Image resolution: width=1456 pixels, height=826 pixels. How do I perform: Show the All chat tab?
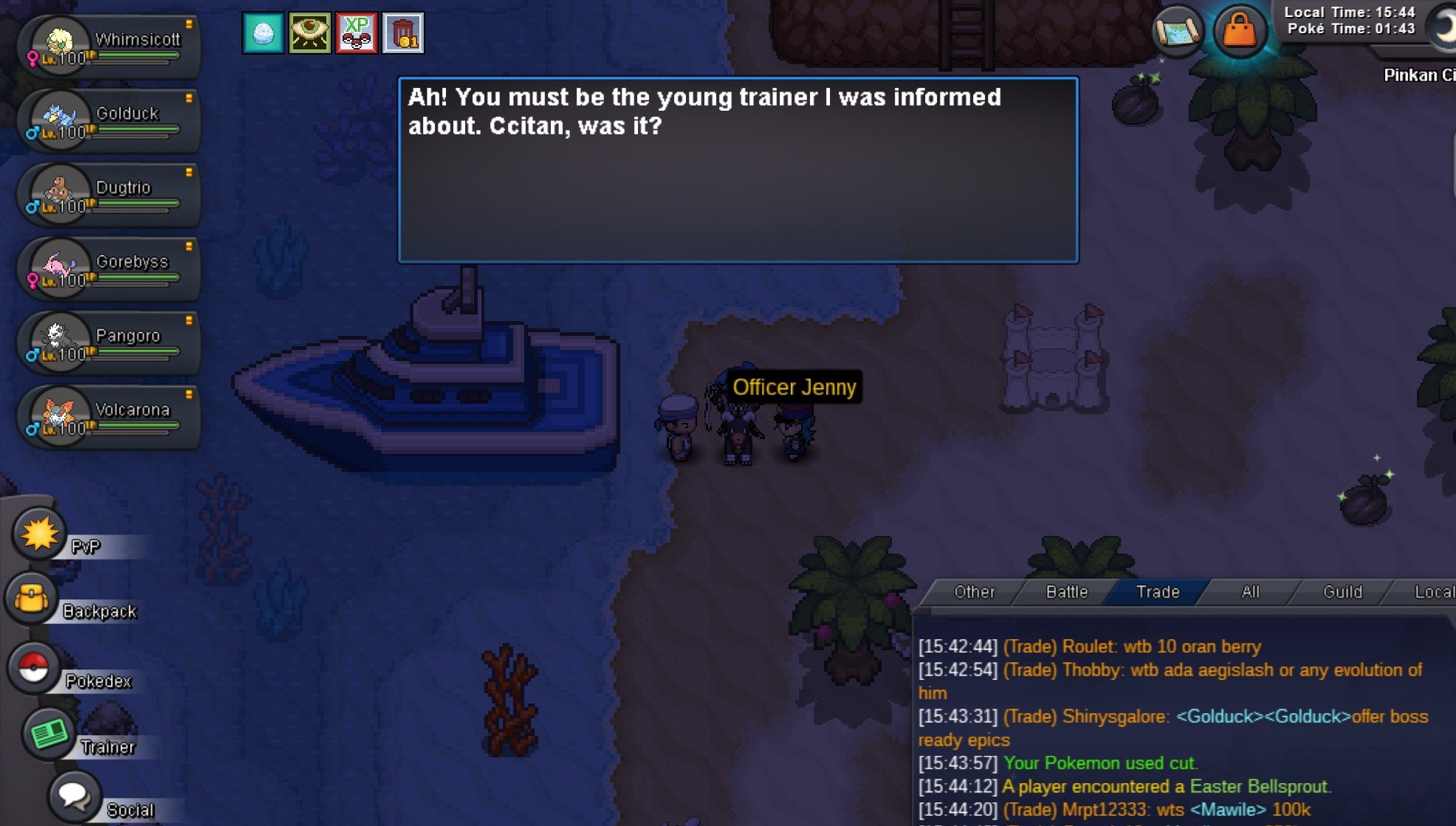[1250, 592]
